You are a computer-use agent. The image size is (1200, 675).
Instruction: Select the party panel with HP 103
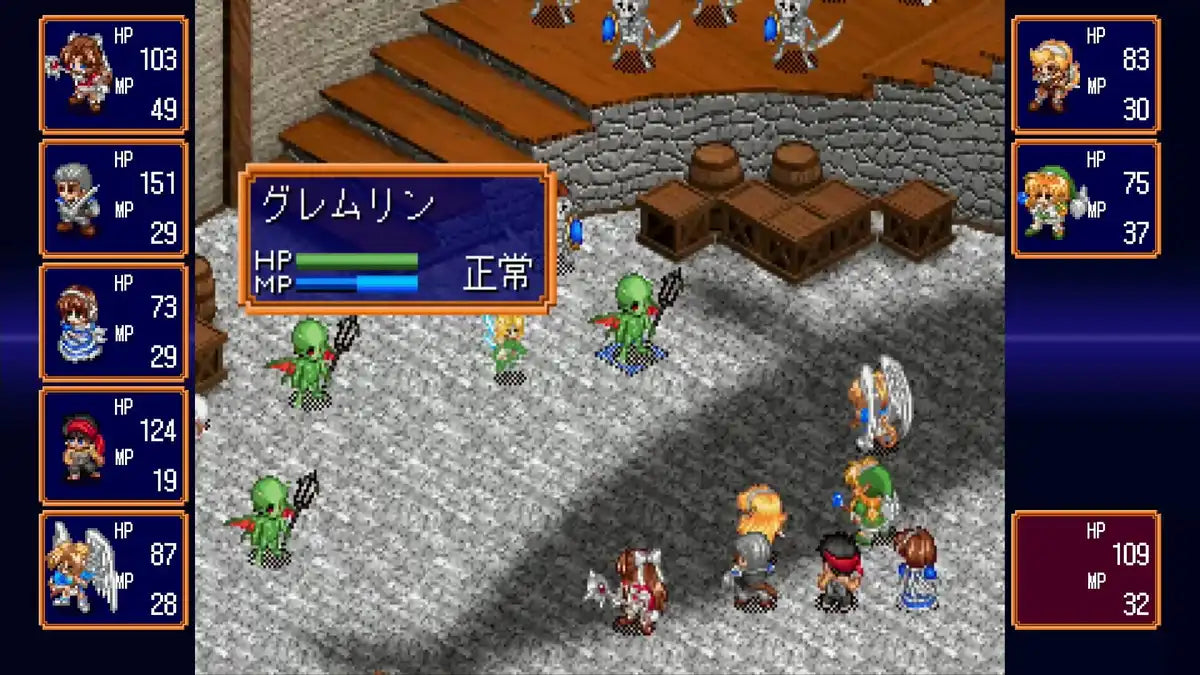coord(114,75)
